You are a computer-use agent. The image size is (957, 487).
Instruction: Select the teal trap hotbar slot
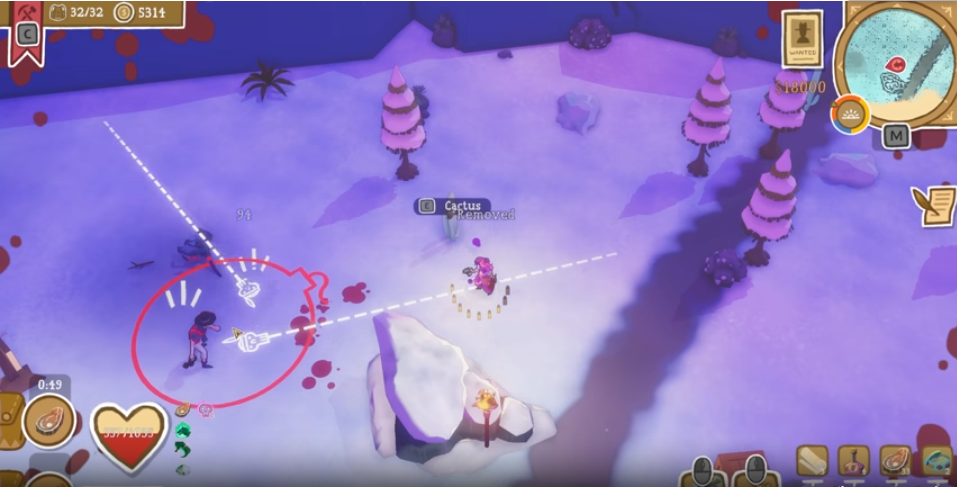click(937, 461)
